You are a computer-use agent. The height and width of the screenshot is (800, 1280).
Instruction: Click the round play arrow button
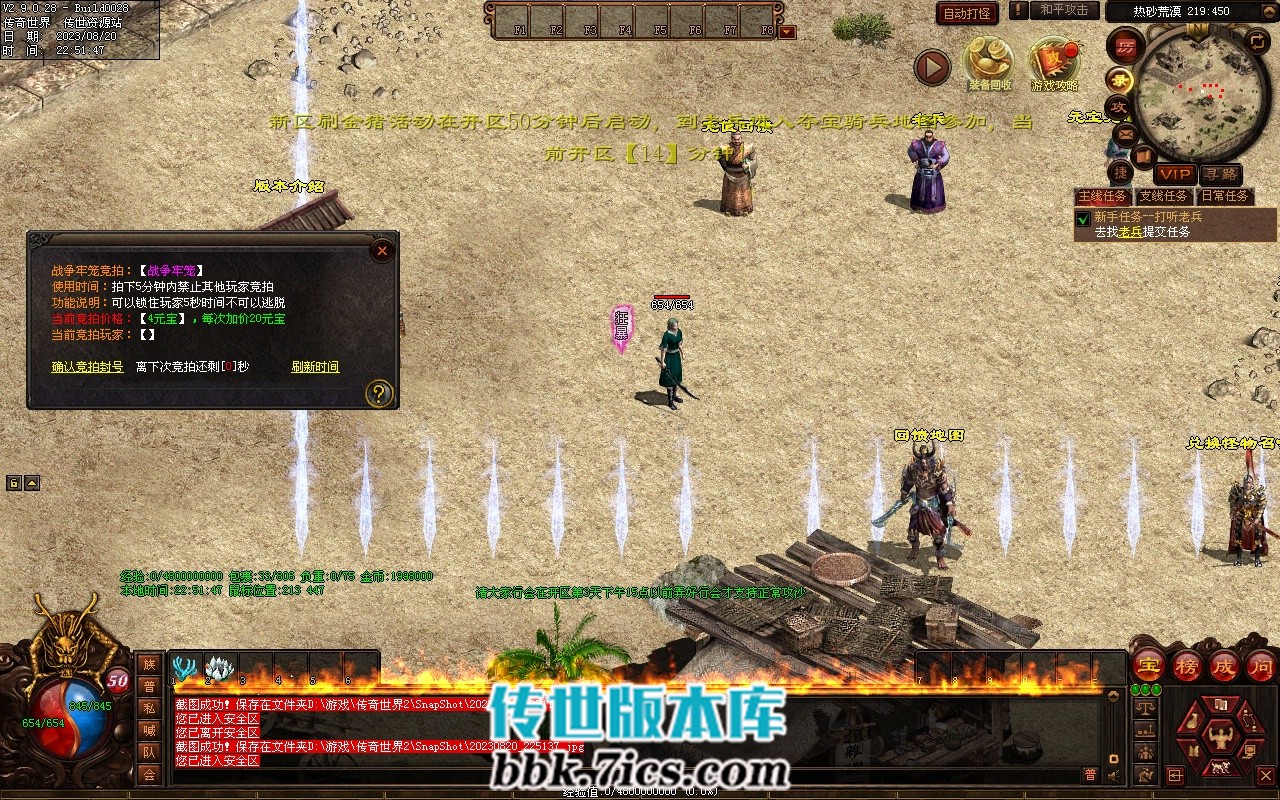tap(932, 68)
